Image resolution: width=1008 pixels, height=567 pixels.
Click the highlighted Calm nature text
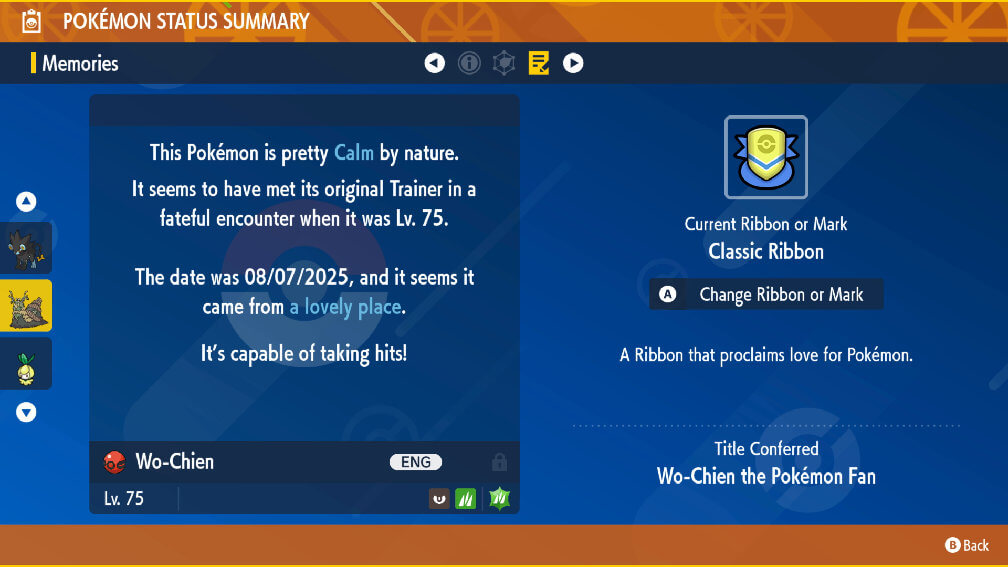[x=354, y=152]
